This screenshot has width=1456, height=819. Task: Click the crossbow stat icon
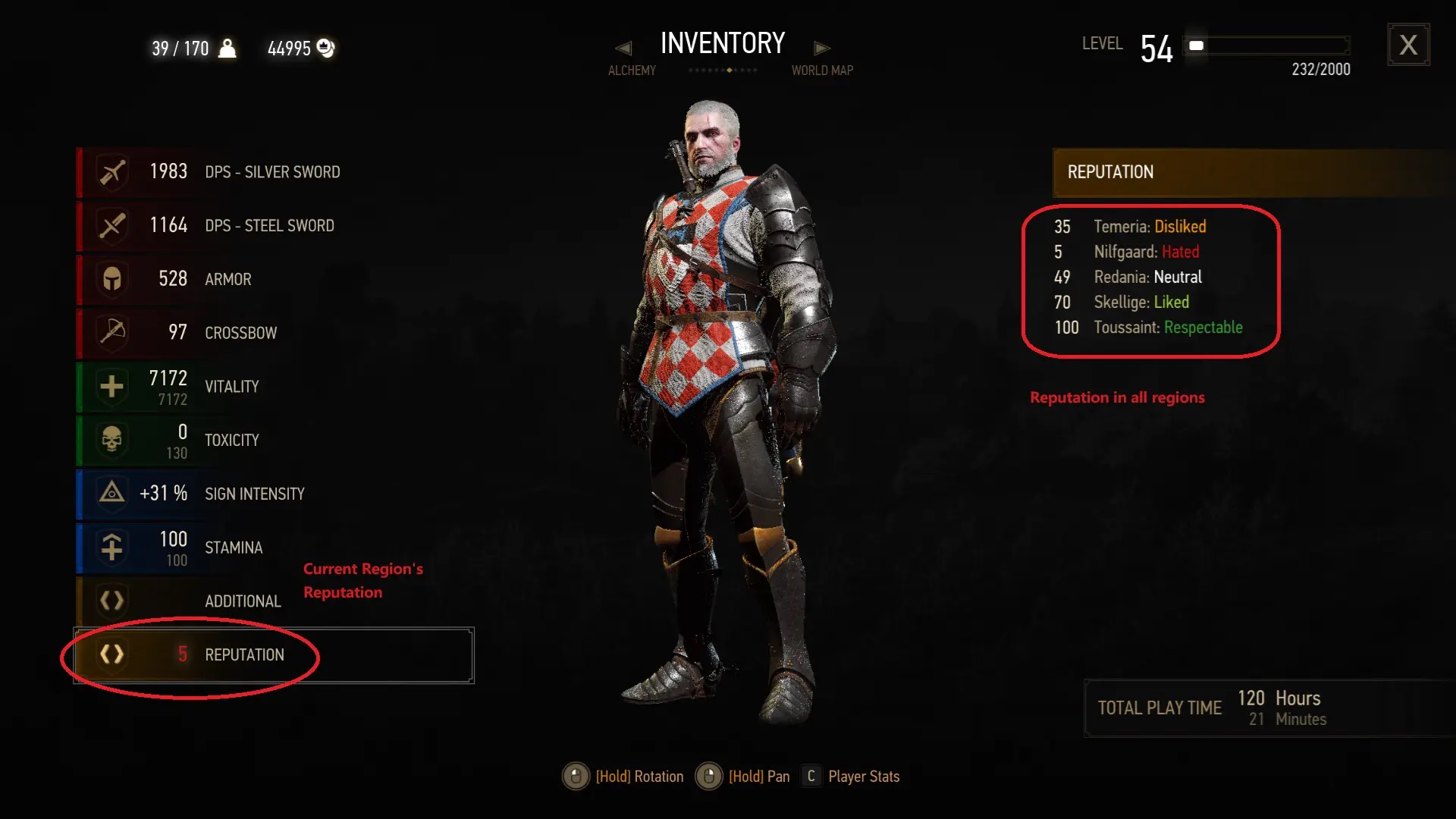click(x=111, y=333)
